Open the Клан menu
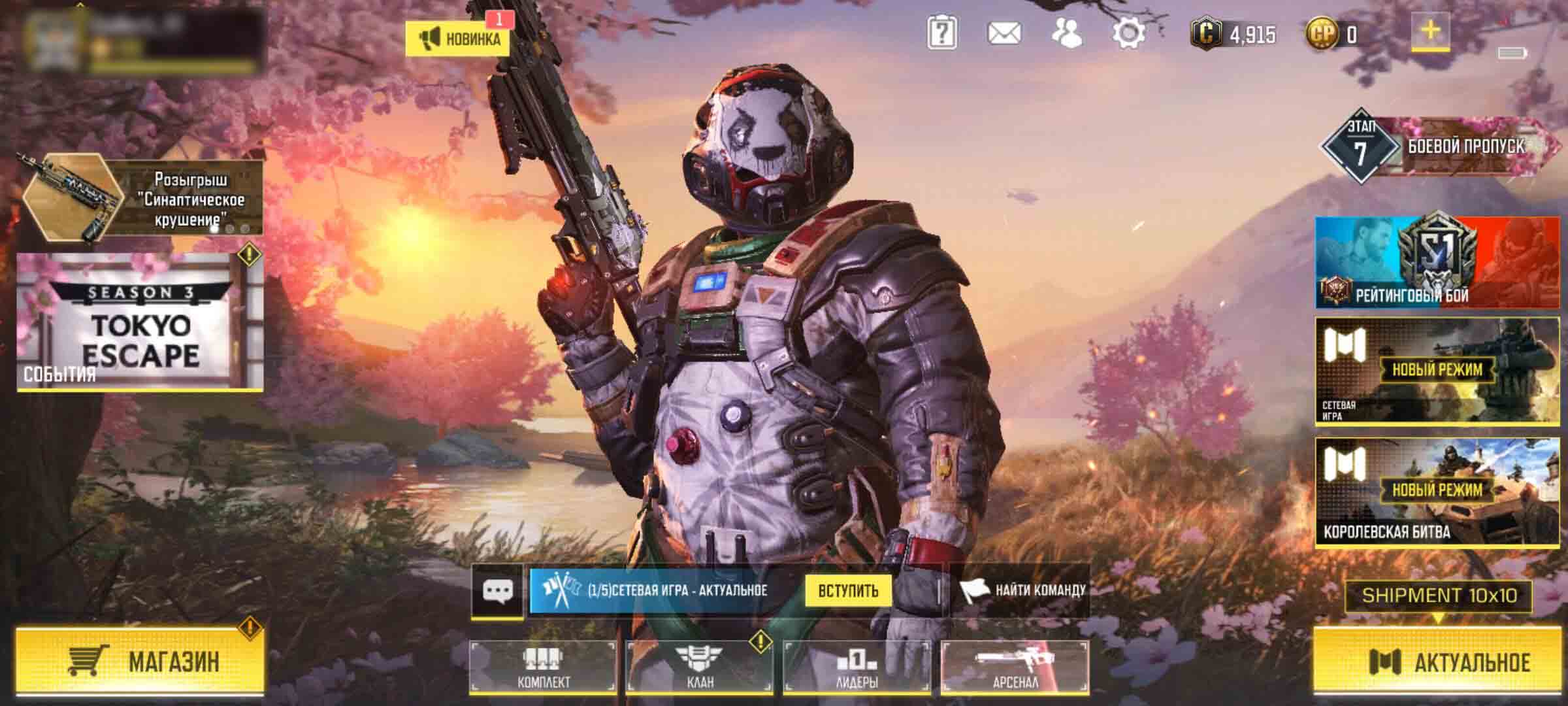The height and width of the screenshot is (706, 1568). point(700,667)
